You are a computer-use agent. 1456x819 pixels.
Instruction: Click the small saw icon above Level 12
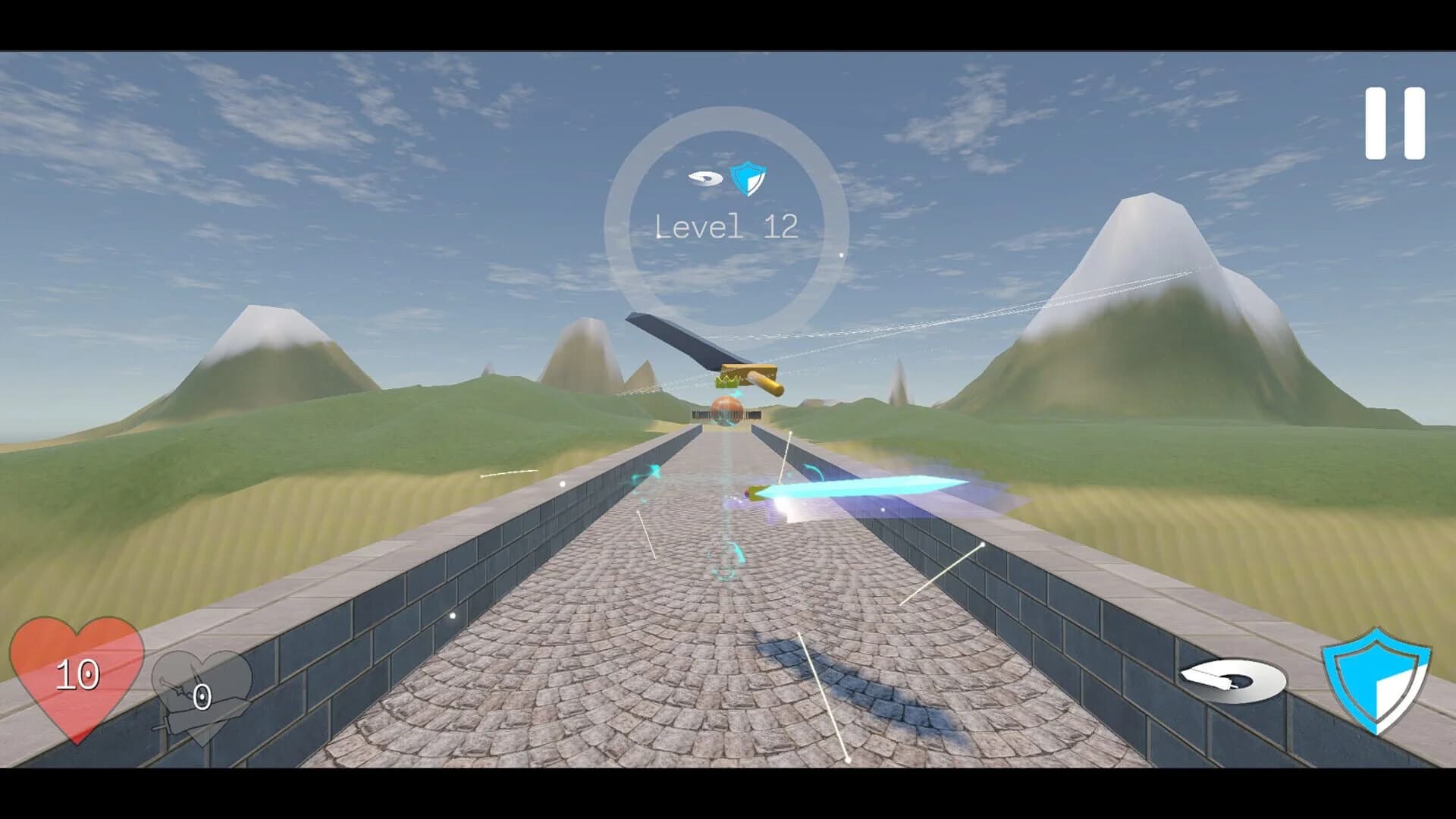click(x=705, y=178)
